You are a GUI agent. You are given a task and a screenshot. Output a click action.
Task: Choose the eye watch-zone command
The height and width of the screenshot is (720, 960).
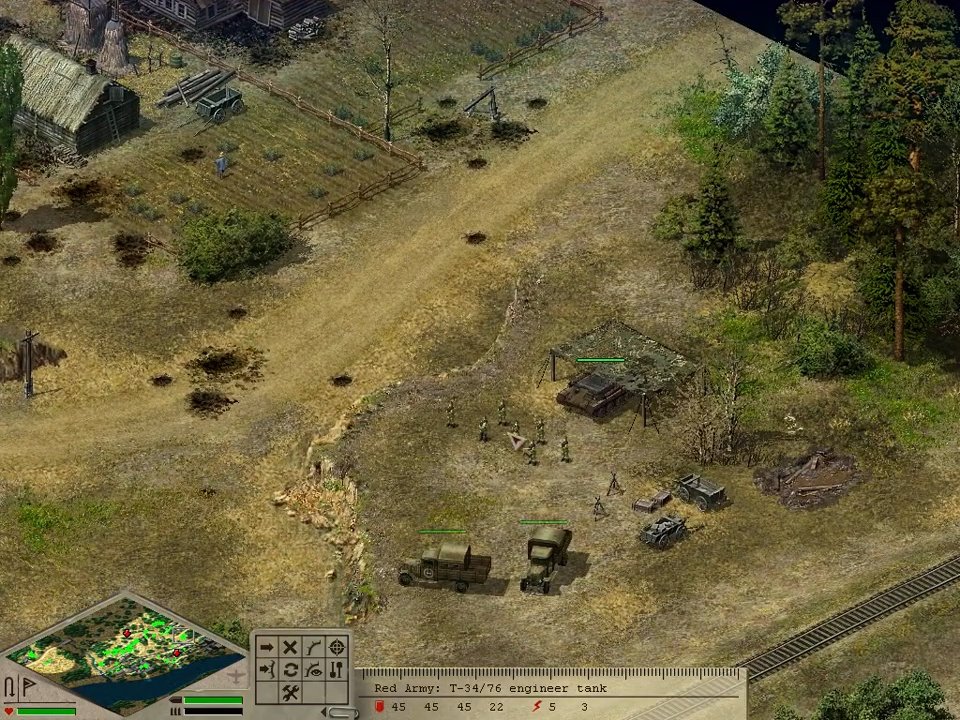pos(313,670)
